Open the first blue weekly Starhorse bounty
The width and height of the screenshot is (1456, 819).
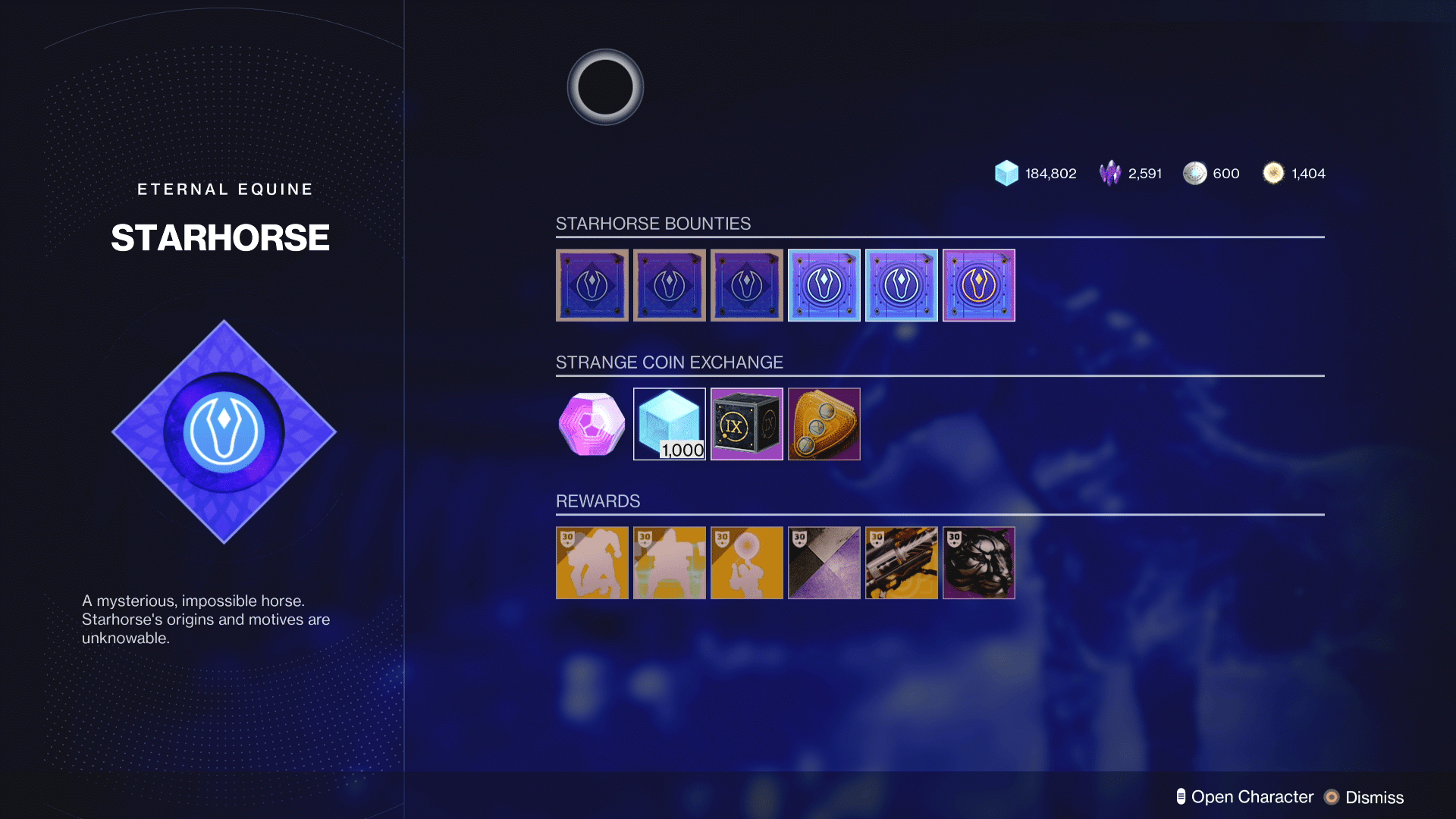click(824, 285)
